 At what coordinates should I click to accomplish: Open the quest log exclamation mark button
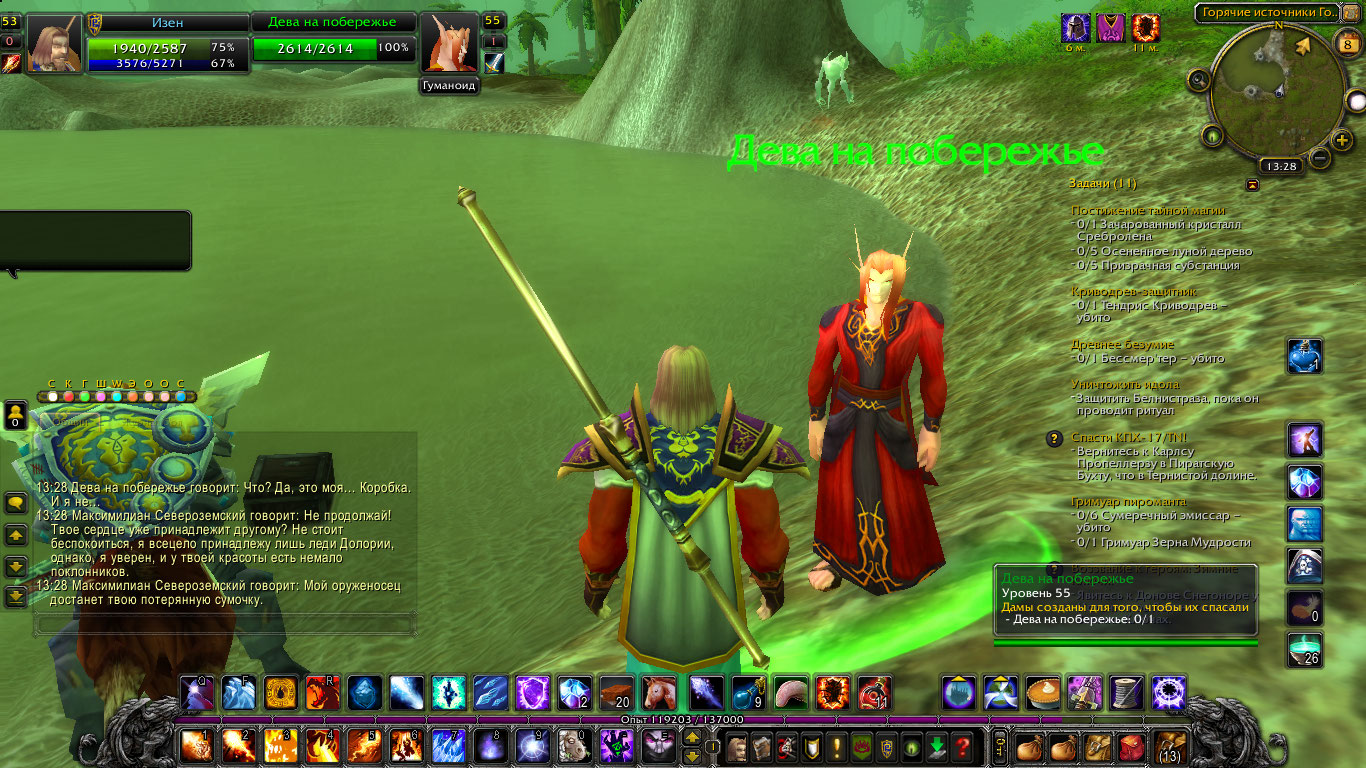[x=836, y=746]
